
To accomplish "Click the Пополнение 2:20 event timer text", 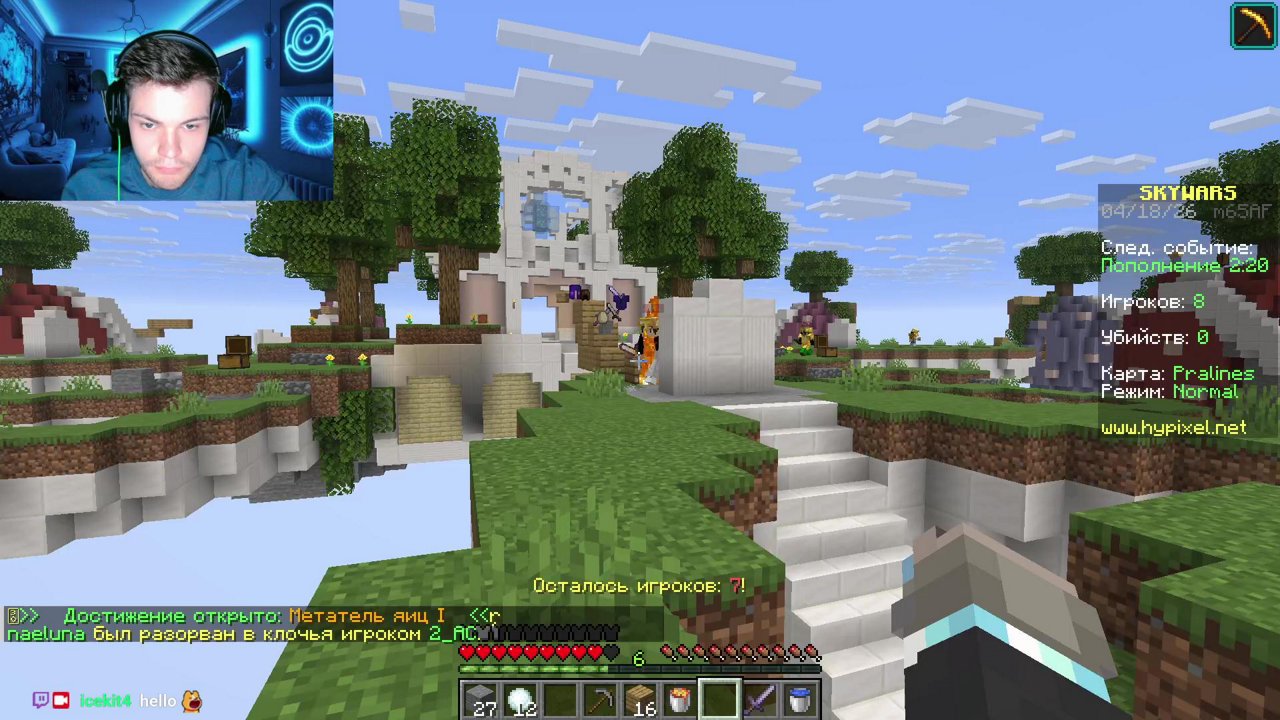I will (1185, 265).
